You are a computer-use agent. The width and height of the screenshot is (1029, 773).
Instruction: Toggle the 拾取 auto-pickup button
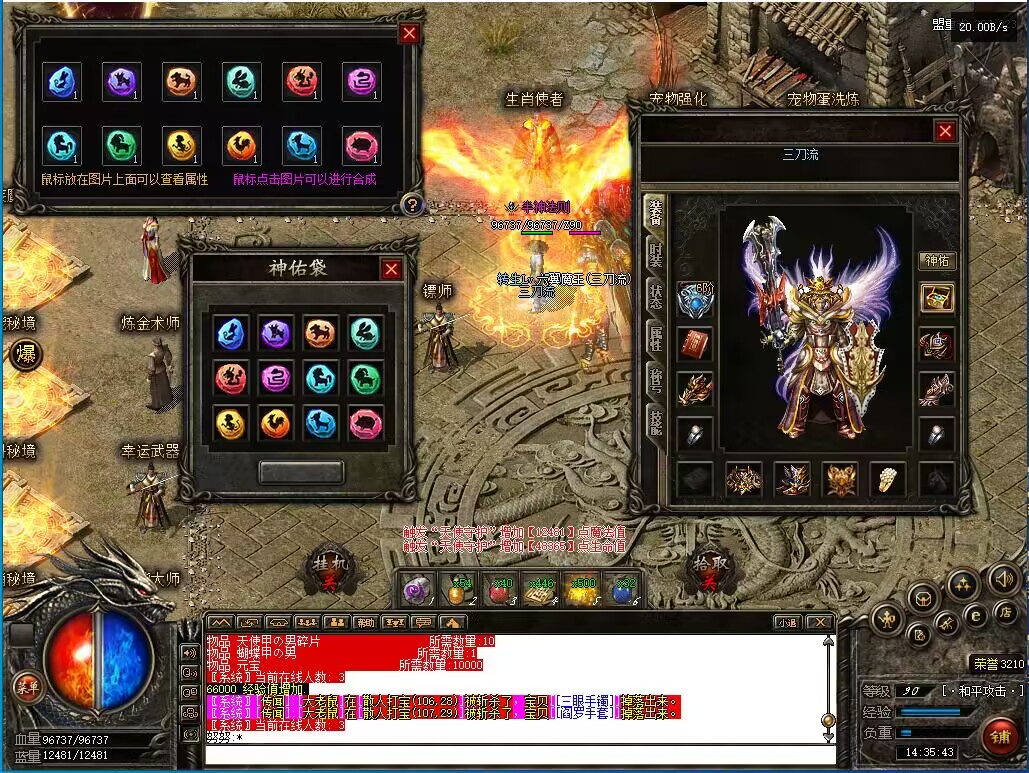[709, 569]
